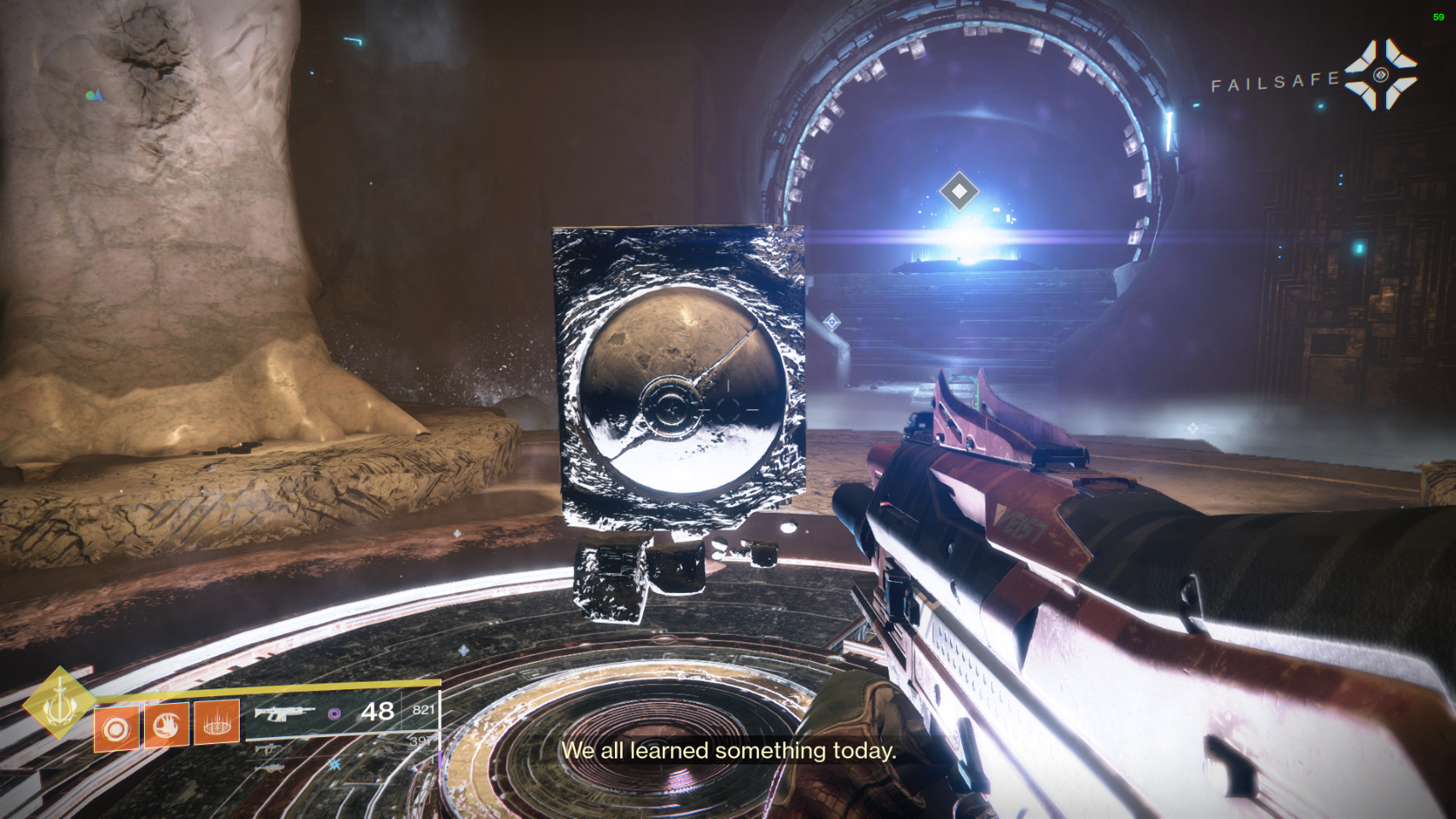Trigger the flaming hand melee ability icon

166,724
